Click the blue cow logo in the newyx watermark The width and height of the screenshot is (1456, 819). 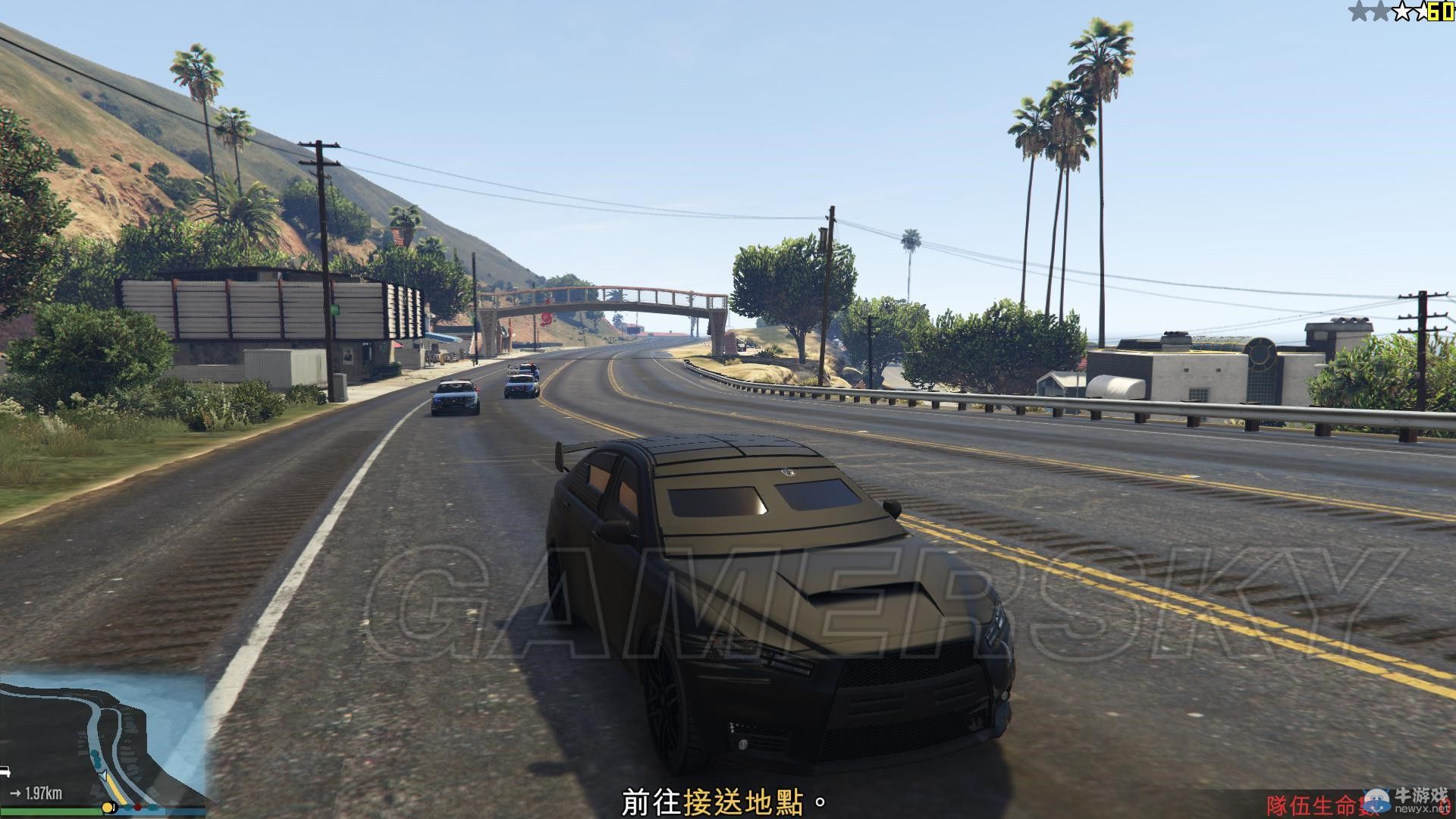(x=1376, y=802)
